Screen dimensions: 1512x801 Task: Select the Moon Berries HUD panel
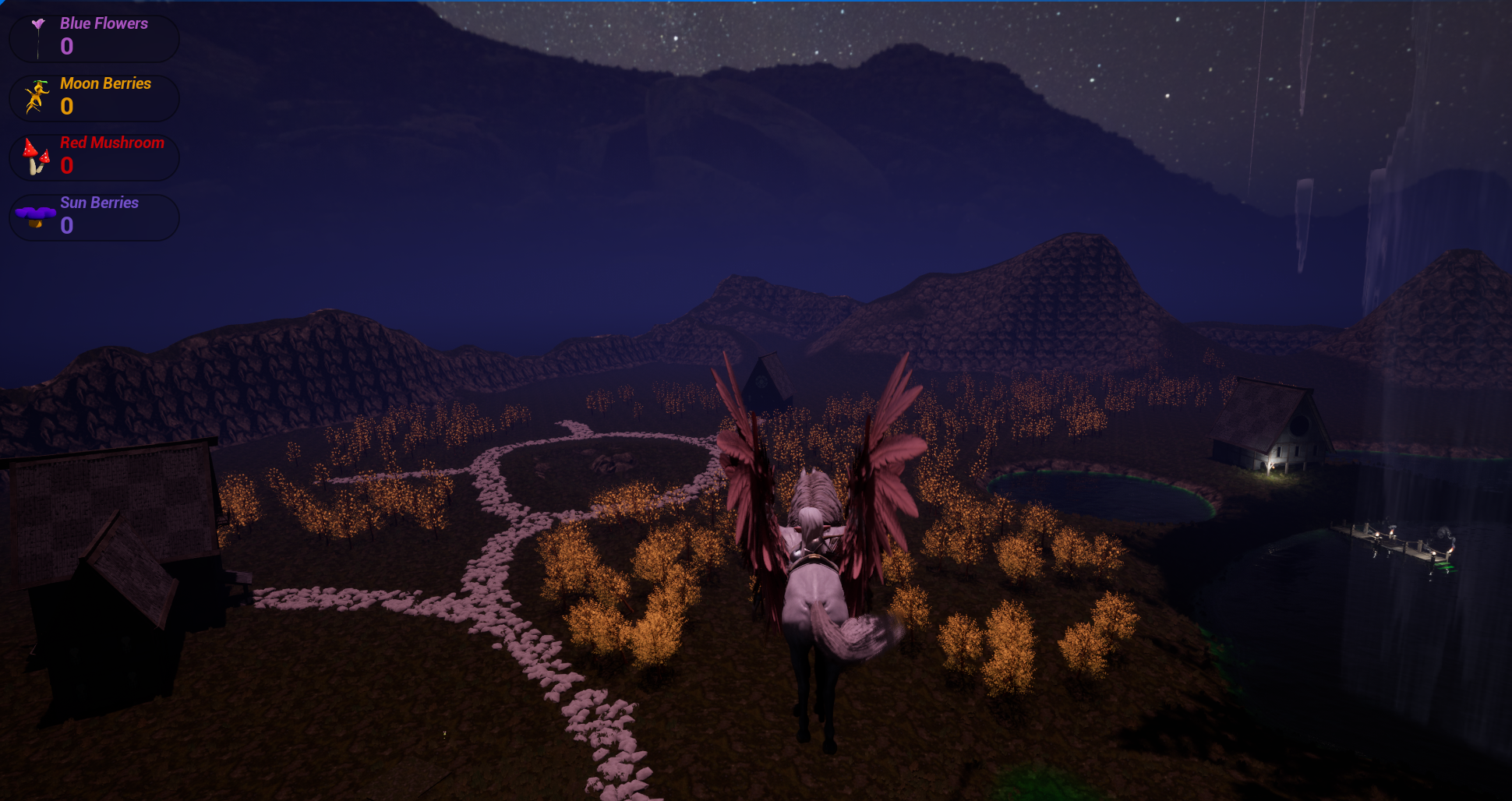94,97
